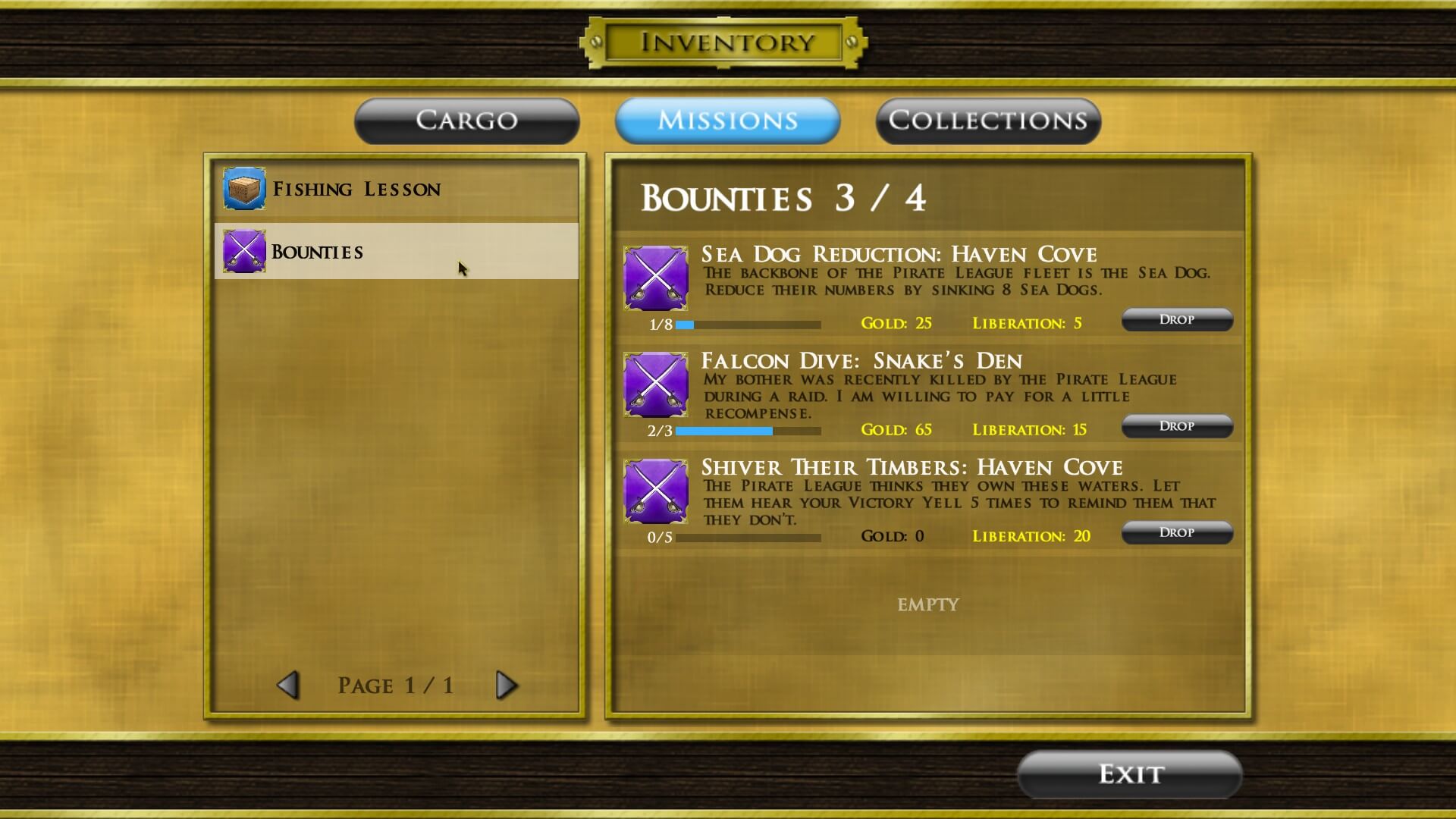The height and width of the screenshot is (819, 1456).
Task: Click the Falcon Dive crossed-swords icon
Action: point(656,384)
